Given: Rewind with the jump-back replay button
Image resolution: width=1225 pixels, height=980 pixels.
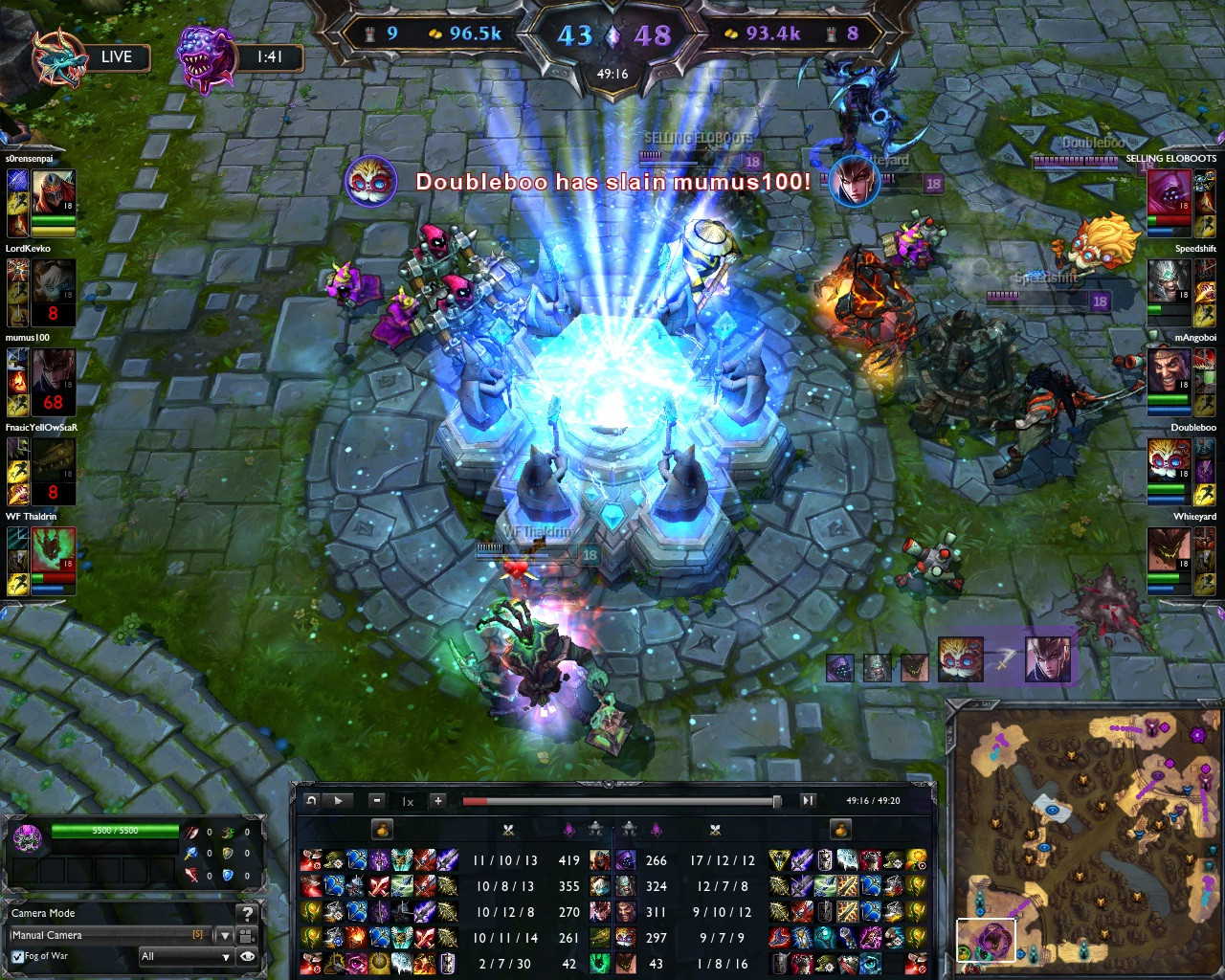Looking at the screenshot, I should (x=311, y=801).
